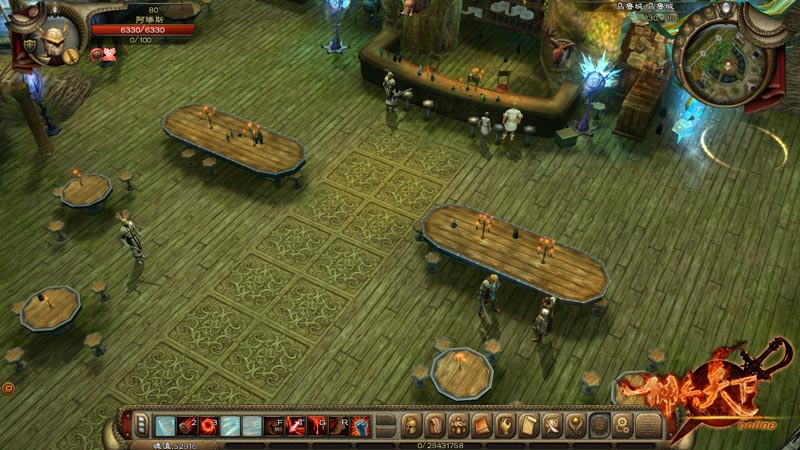Open the orange book menu icon
The image size is (800, 450).
[x=482, y=424]
